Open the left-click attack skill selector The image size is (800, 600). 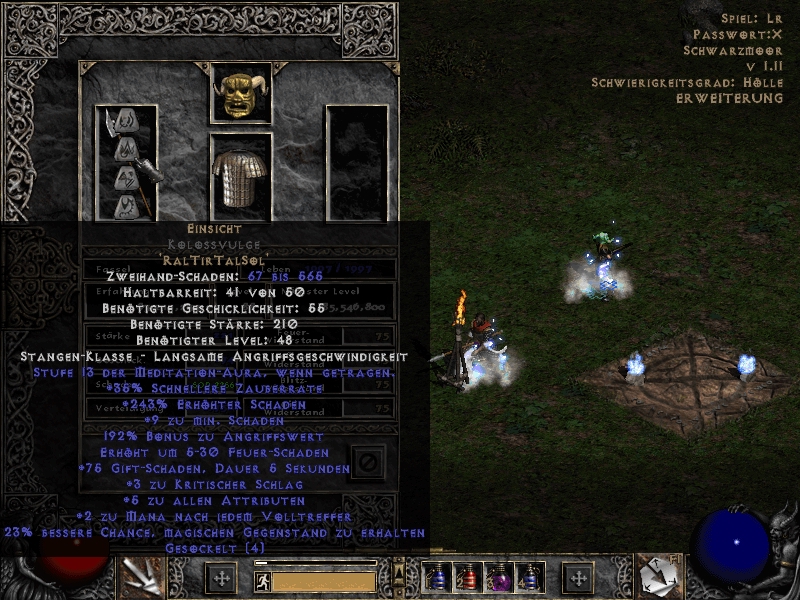(x=140, y=578)
